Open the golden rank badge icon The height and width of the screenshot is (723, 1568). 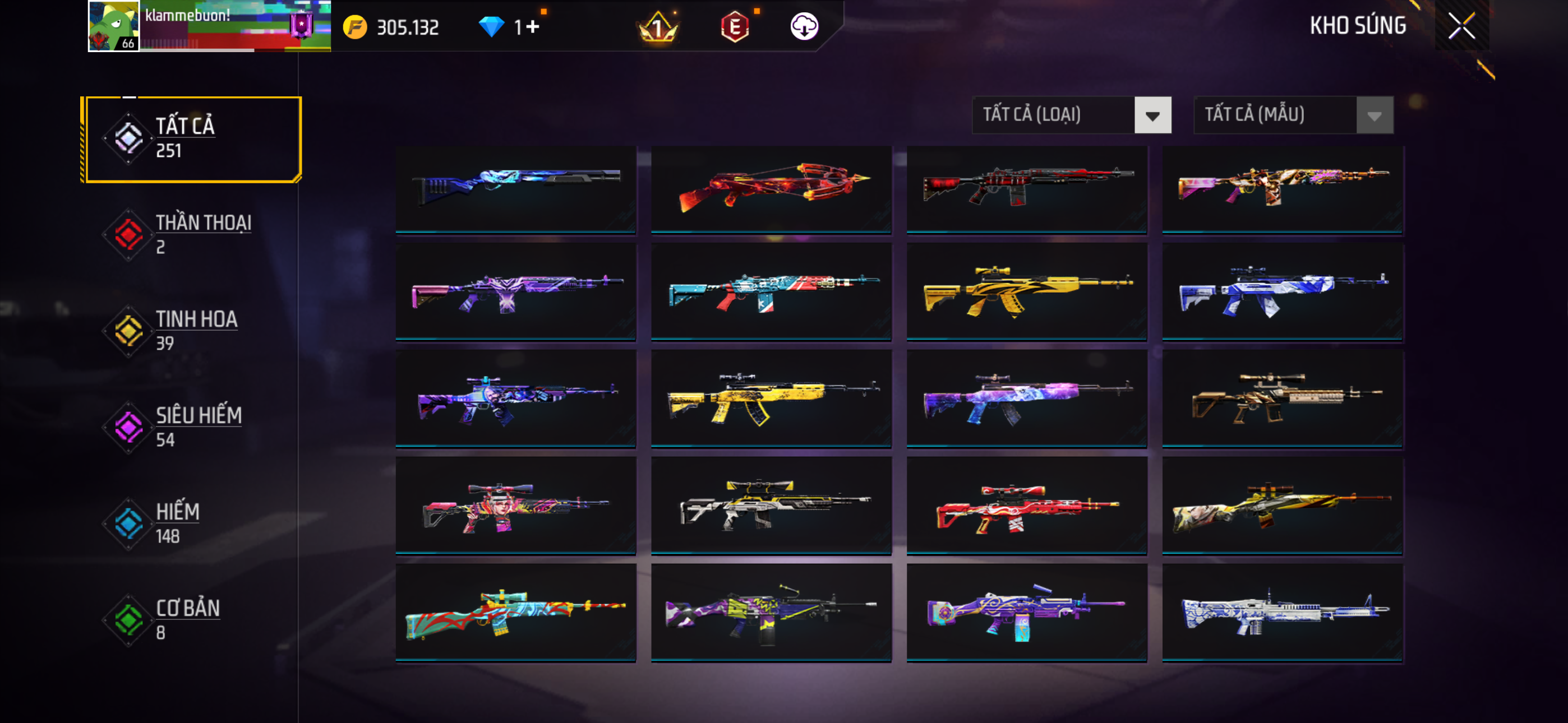coord(657,27)
